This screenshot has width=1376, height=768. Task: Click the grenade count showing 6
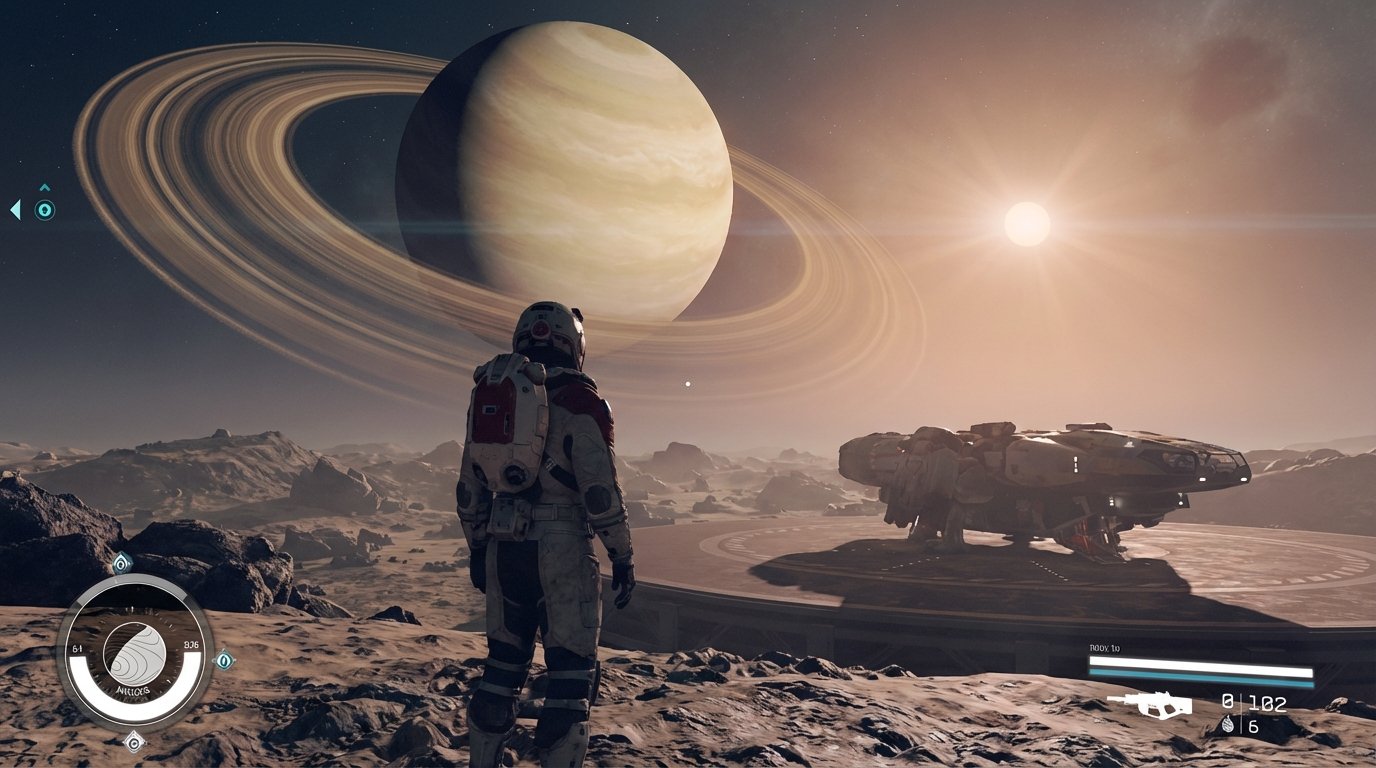[x=1253, y=727]
